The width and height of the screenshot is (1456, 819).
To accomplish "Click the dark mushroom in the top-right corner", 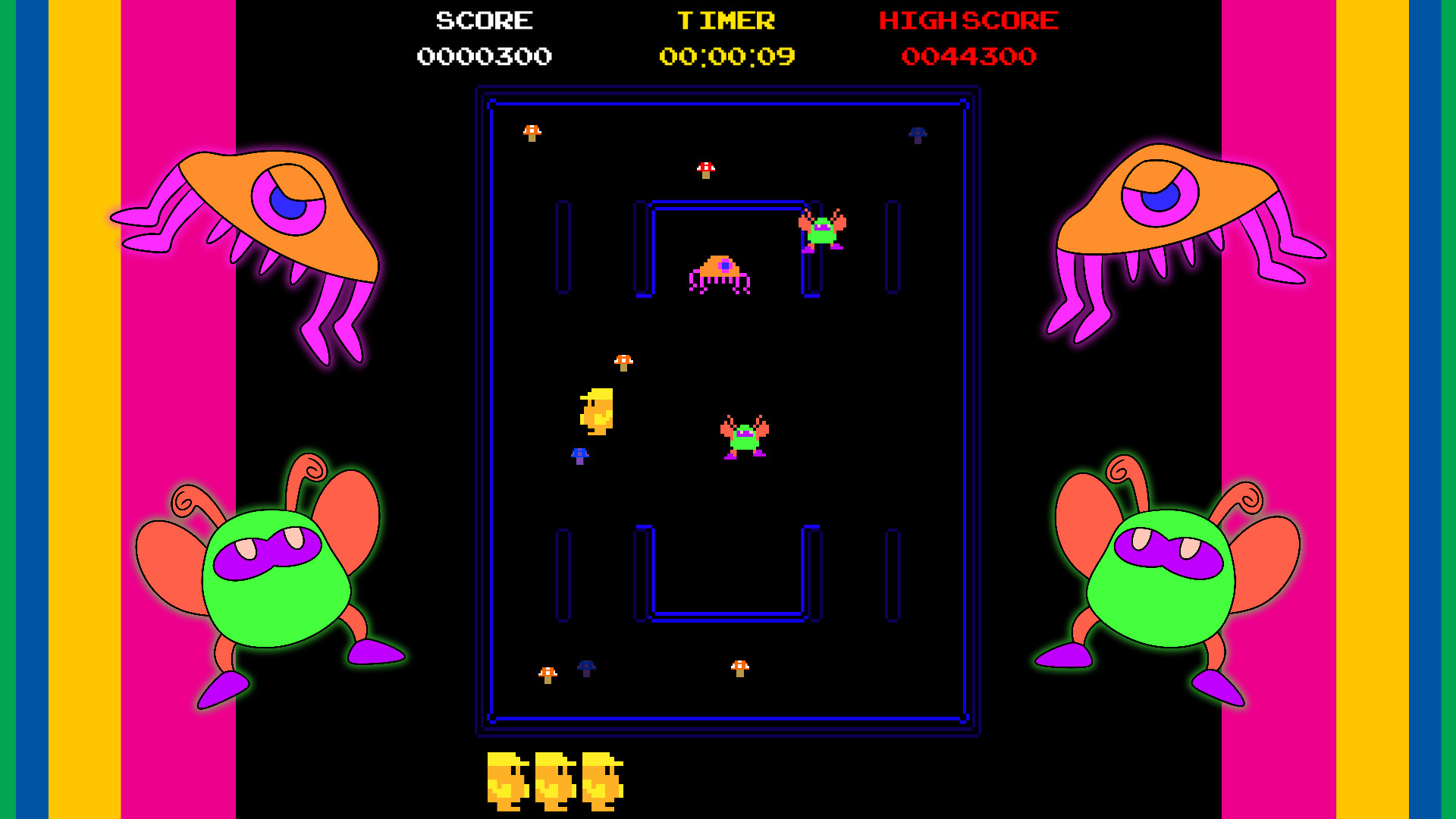I will click(918, 135).
